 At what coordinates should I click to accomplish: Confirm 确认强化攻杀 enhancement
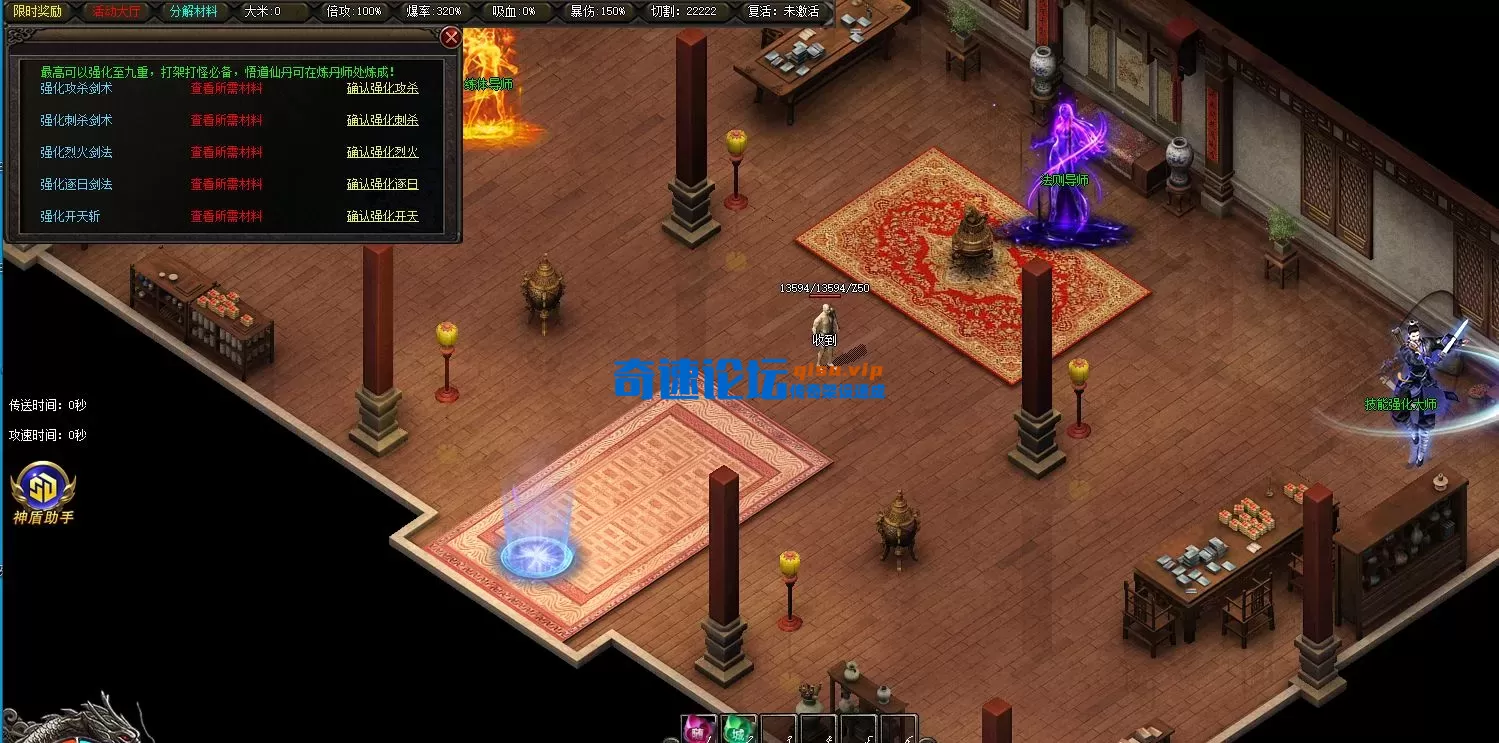[382, 88]
